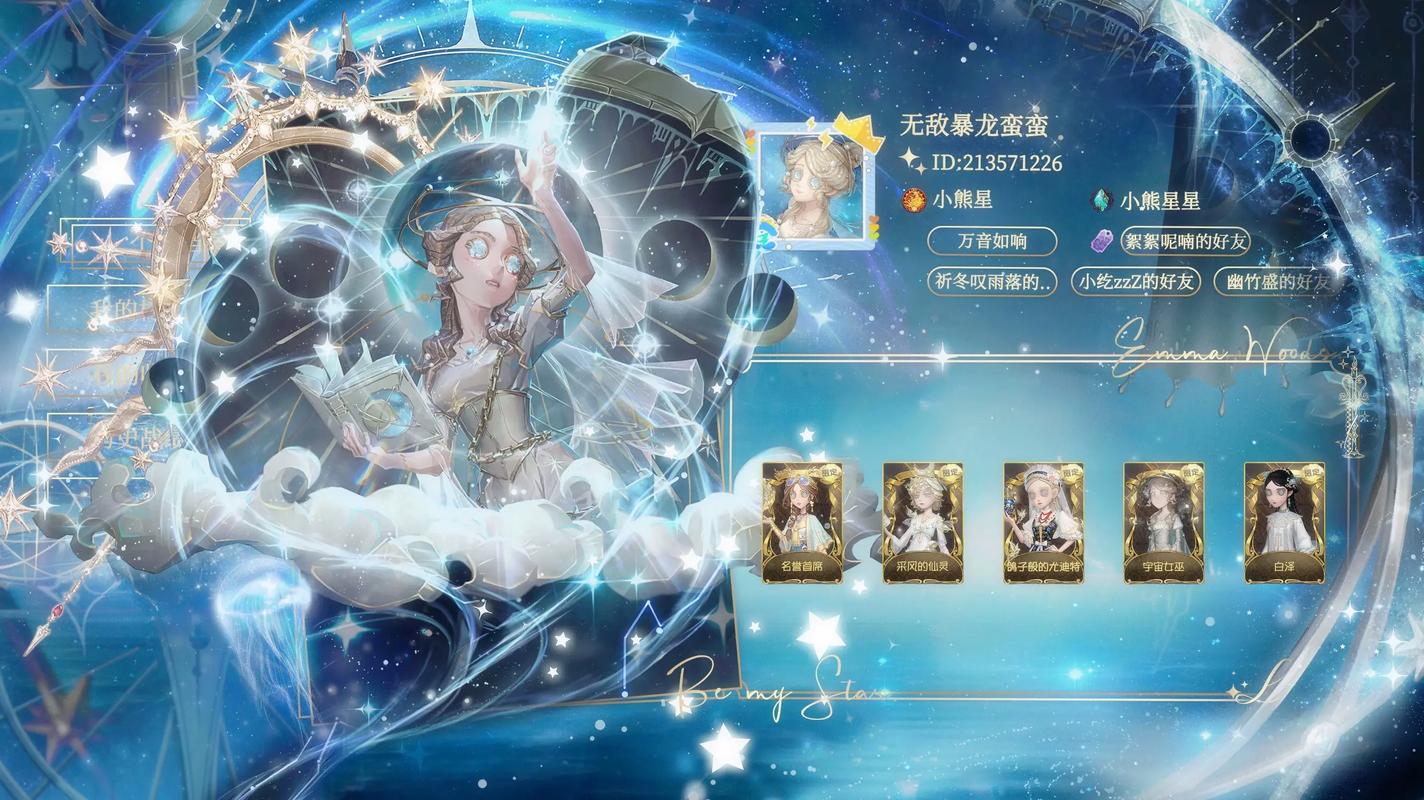
Task: Select the 絮絮呢喃的好友 title tag
Action: point(1185,241)
